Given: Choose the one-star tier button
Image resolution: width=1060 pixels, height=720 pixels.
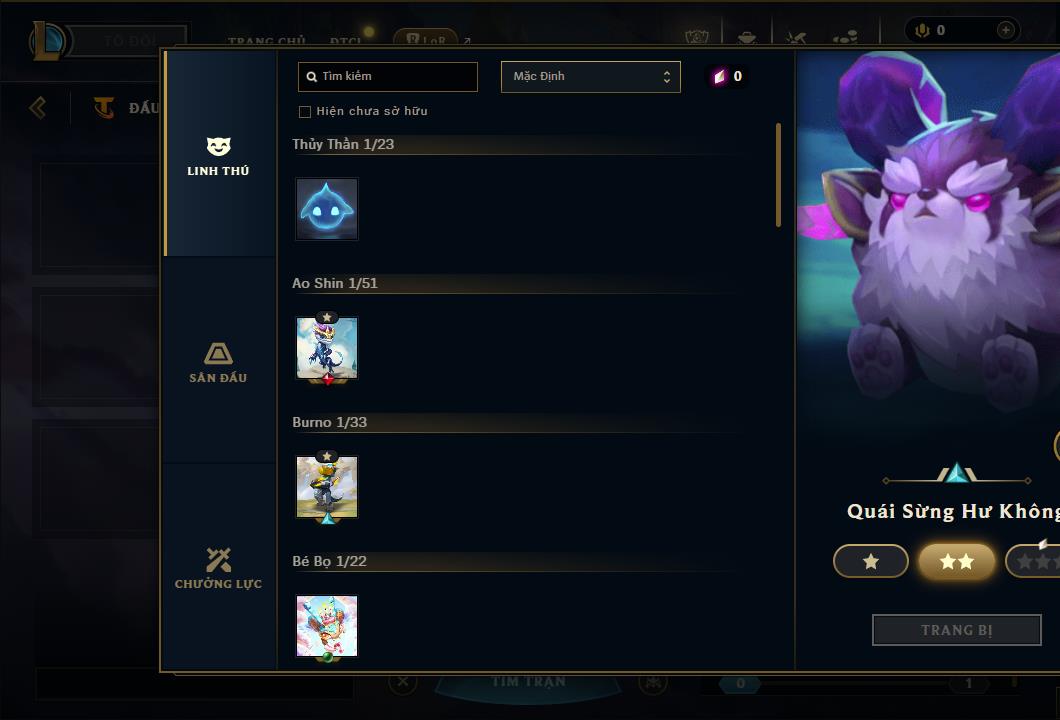Looking at the screenshot, I should click(871, 562).
